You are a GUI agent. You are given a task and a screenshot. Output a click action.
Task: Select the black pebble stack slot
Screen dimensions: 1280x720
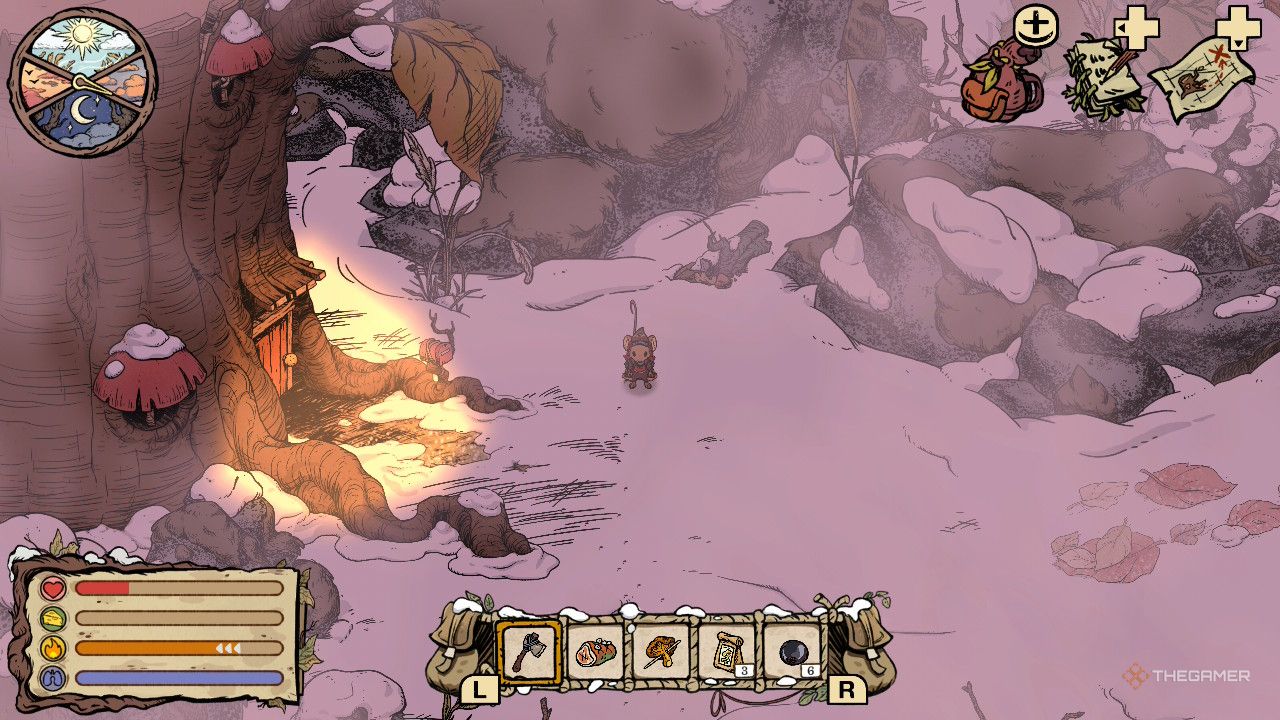click(x=793, y=652)
